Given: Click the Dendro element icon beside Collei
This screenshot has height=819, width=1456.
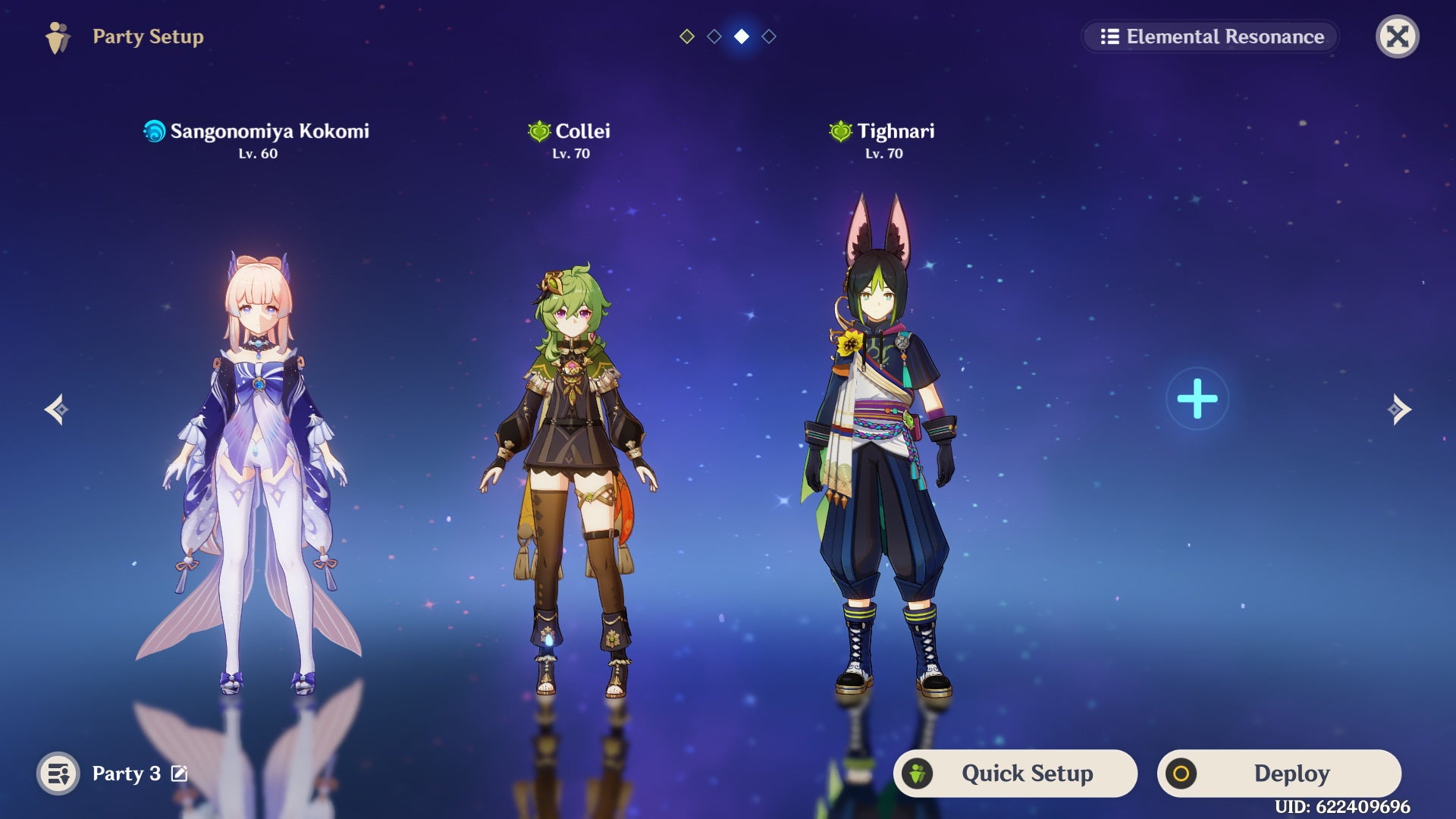Looking at the screenshot, I should point(538,131).
